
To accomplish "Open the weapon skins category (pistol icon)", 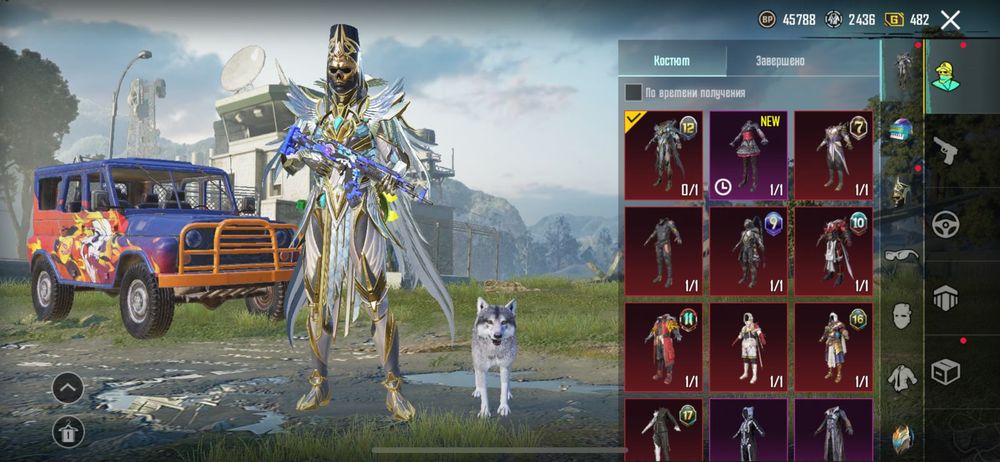I will [945, 151].
